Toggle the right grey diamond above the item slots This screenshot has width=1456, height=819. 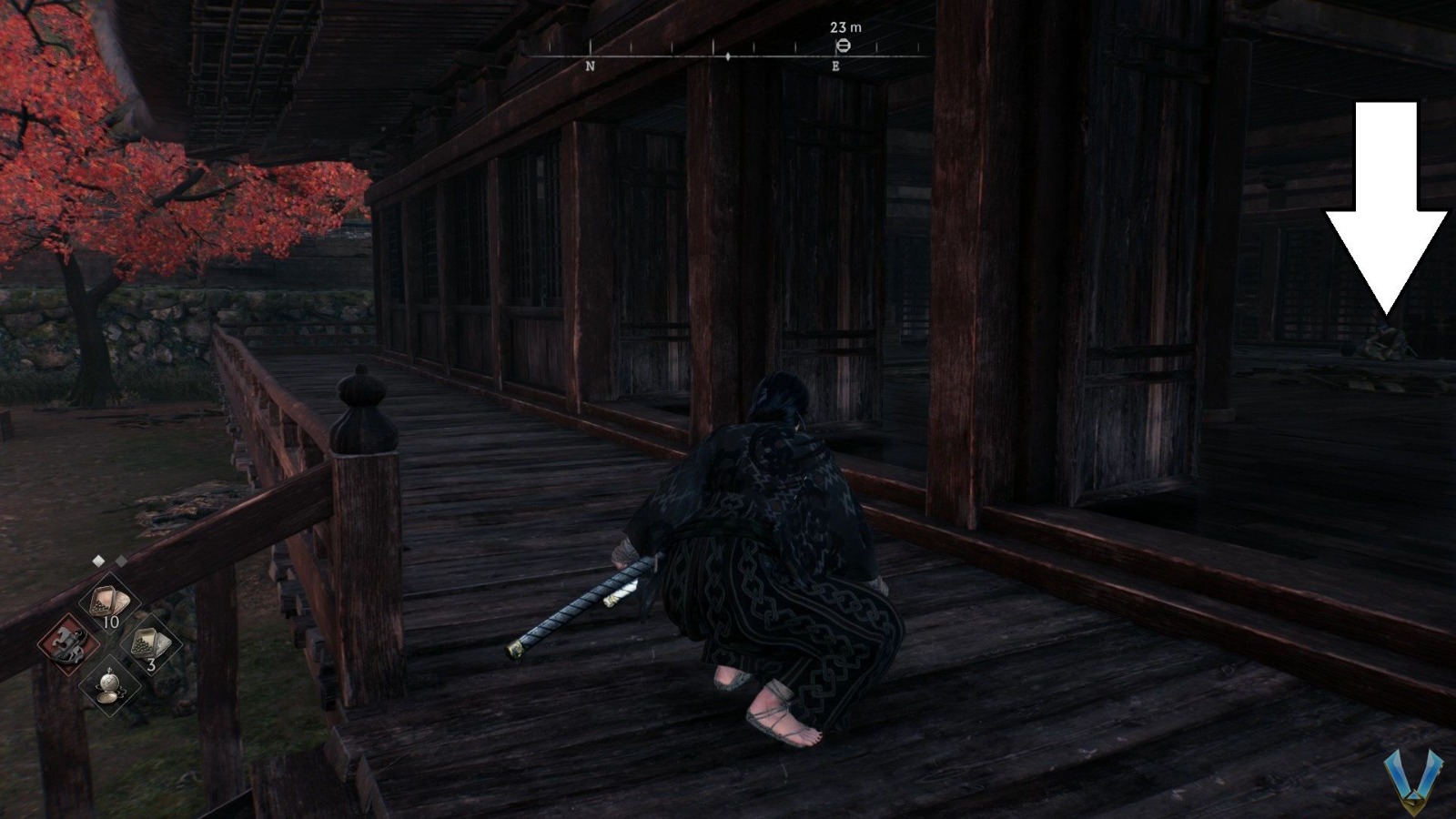click(121, 561)
